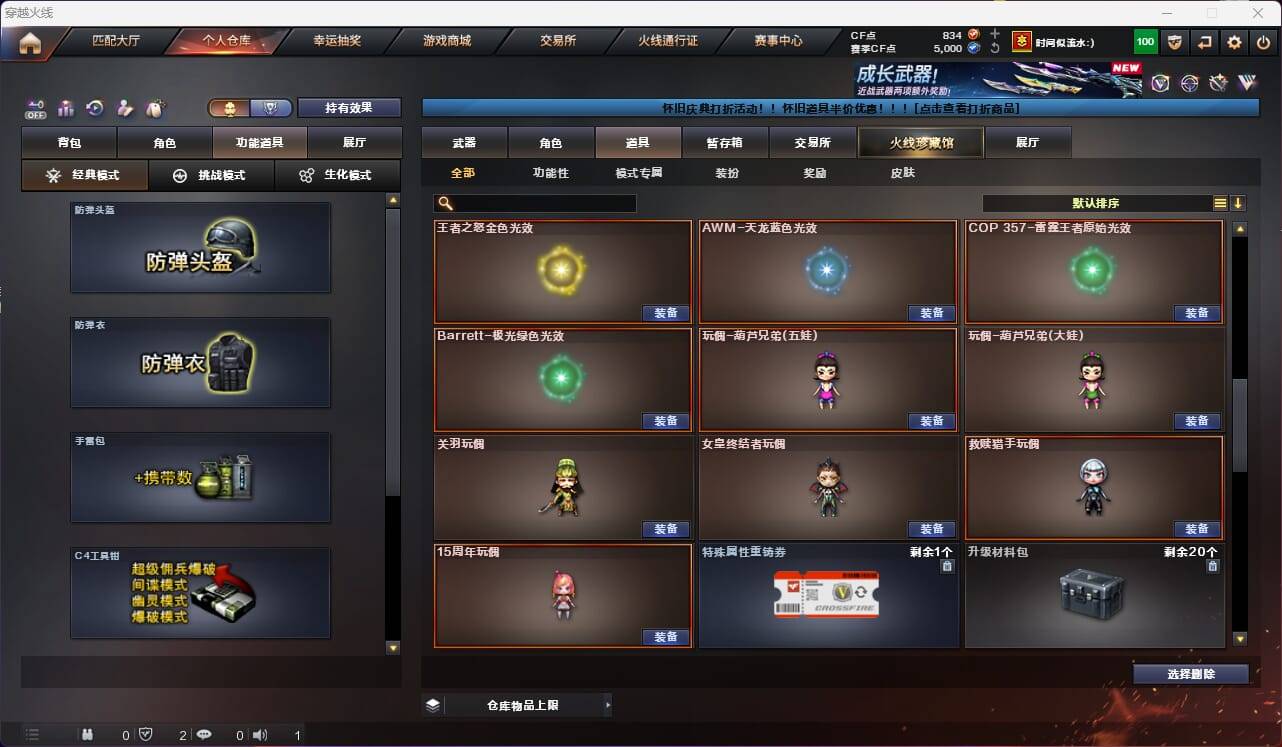Open the settings gear icon
Screen dimensions: 1282x747
point(1234,42)
